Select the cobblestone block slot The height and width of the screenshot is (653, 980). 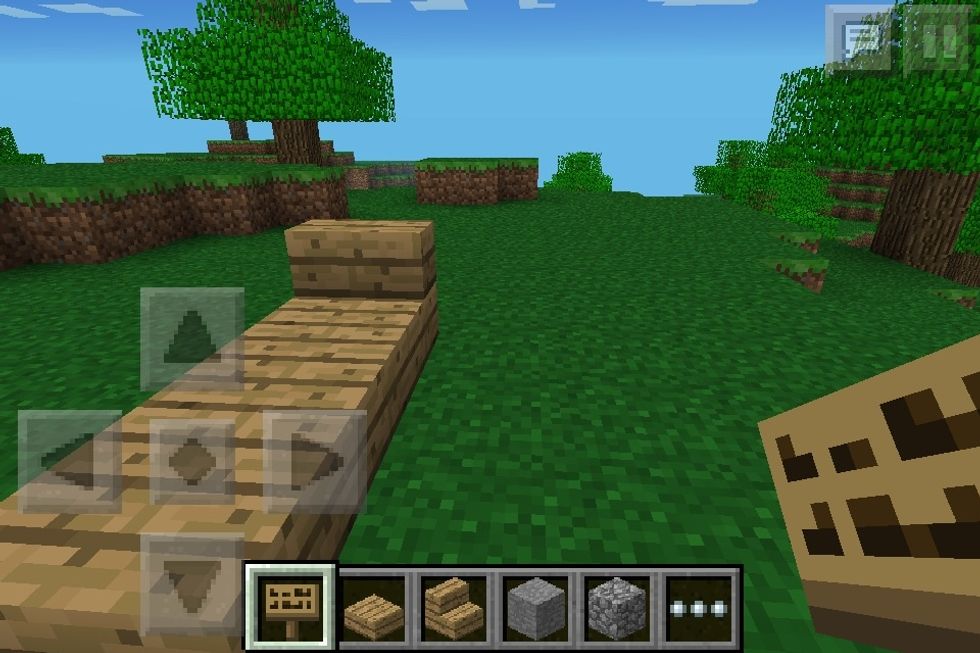coord(618,606)
